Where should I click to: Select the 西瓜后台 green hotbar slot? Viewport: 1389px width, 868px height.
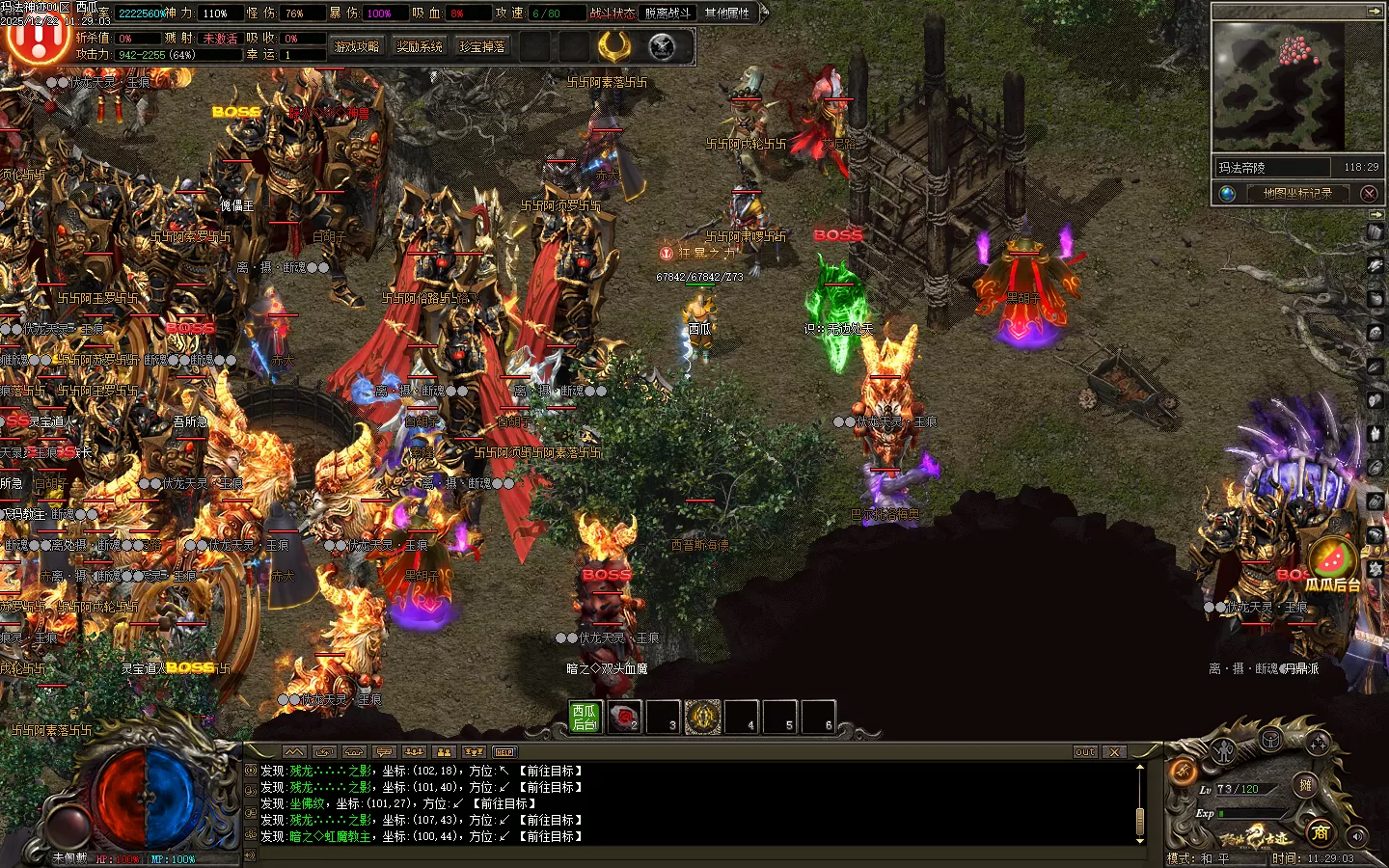coord(586,717)
